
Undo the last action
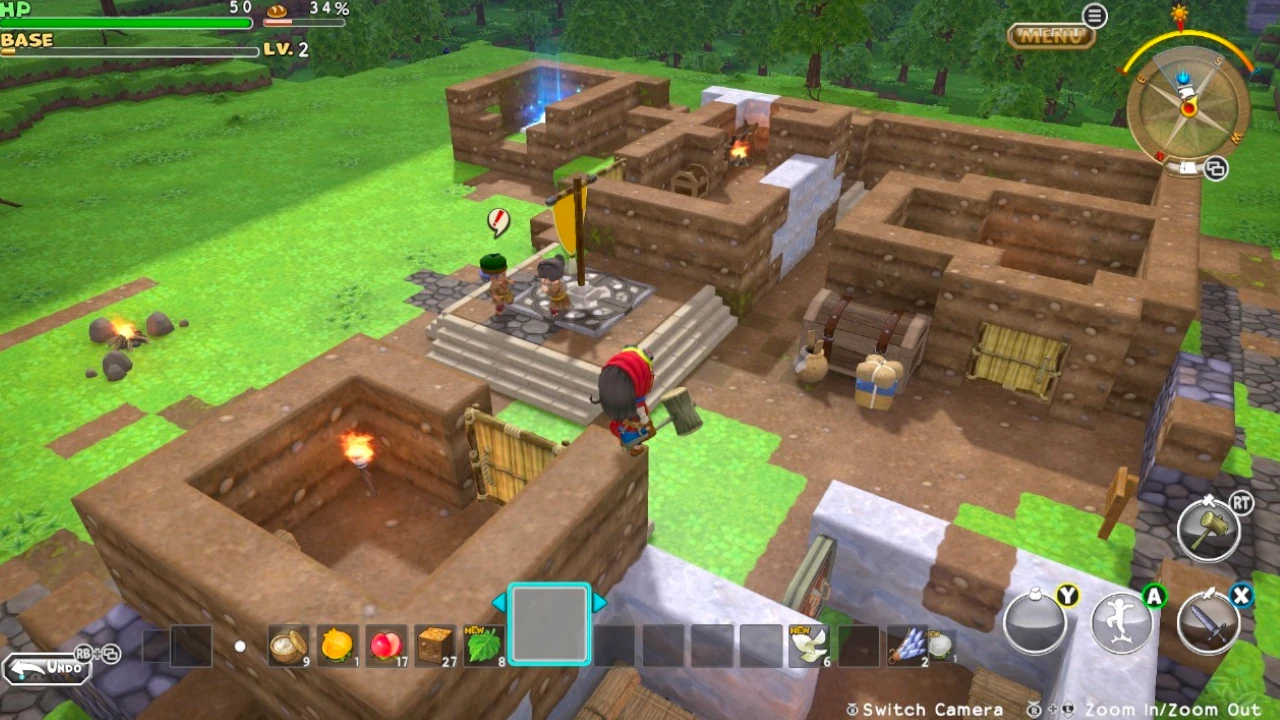[47, 667]
